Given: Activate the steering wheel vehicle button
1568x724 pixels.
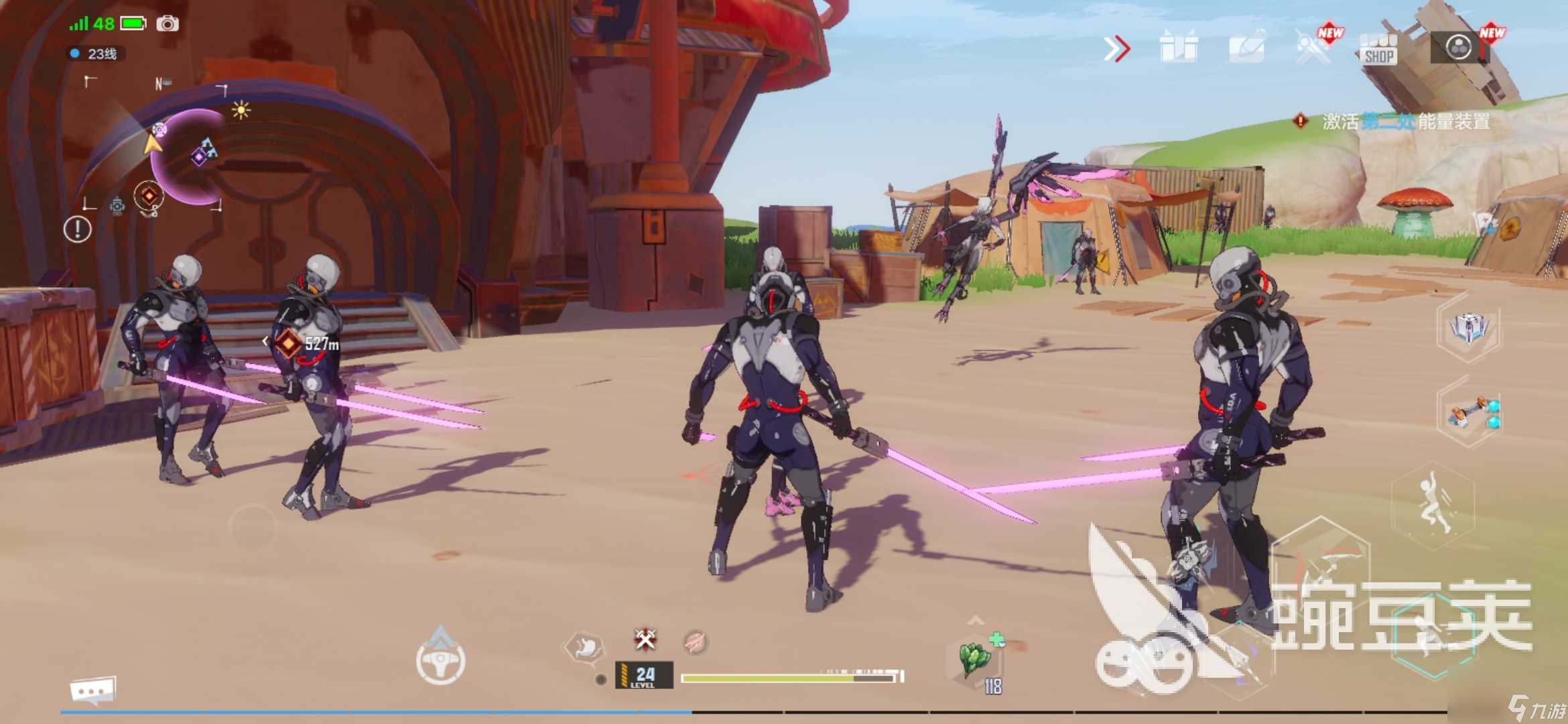Looking at the screenshot, I should tap(440, 661).
